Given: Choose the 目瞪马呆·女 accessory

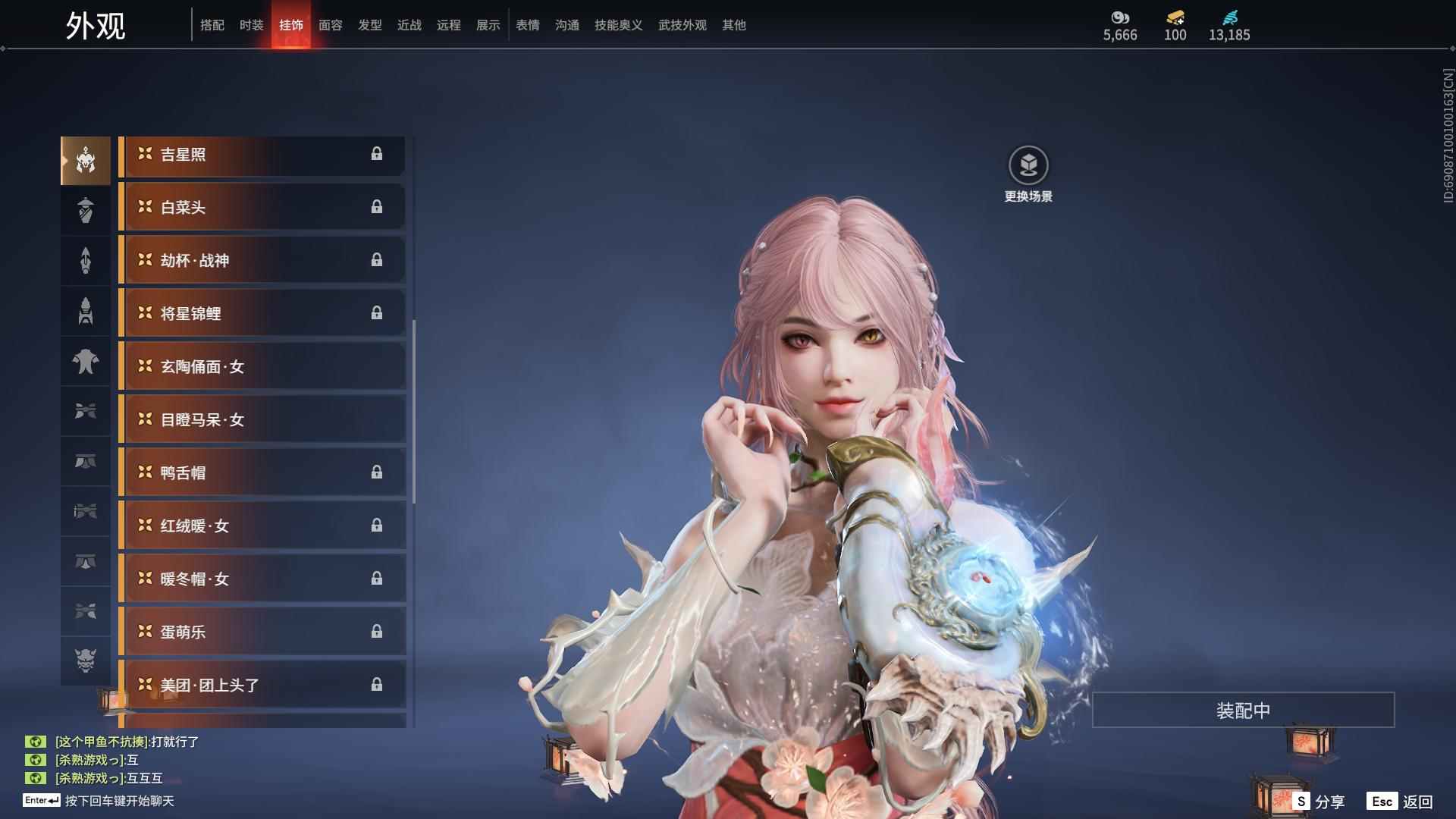Looking at the screenshot, I should click(262, 420).
